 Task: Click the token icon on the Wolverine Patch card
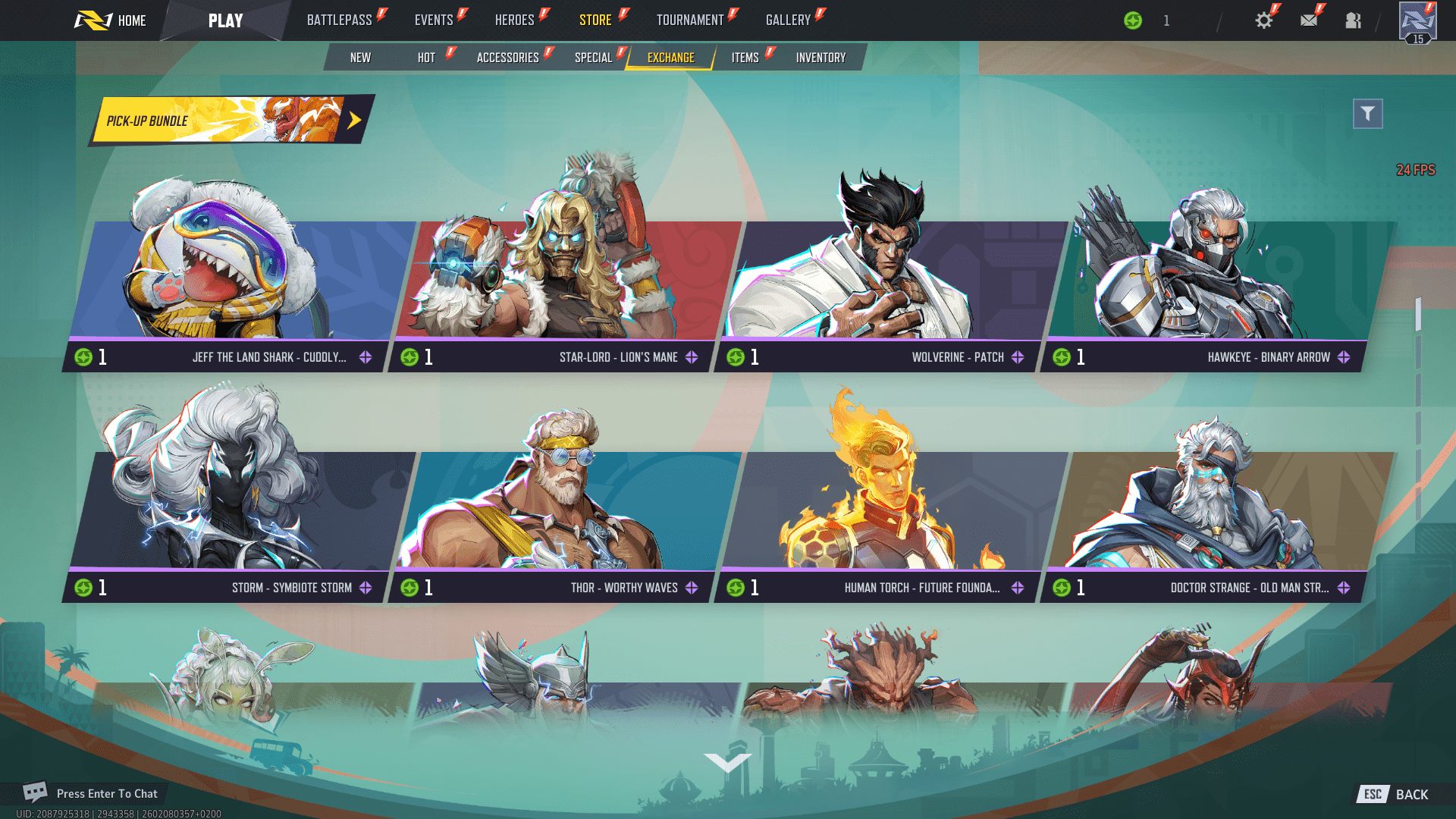(x=735, y=356)
